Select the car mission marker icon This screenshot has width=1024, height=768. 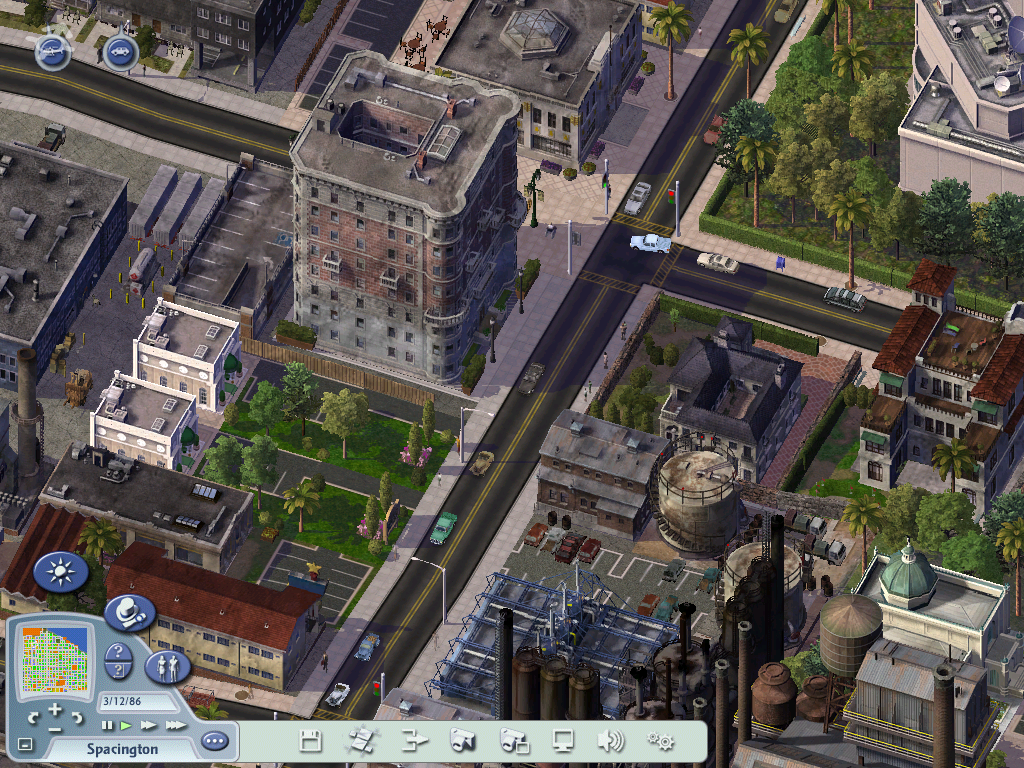(x=120, y=51)
